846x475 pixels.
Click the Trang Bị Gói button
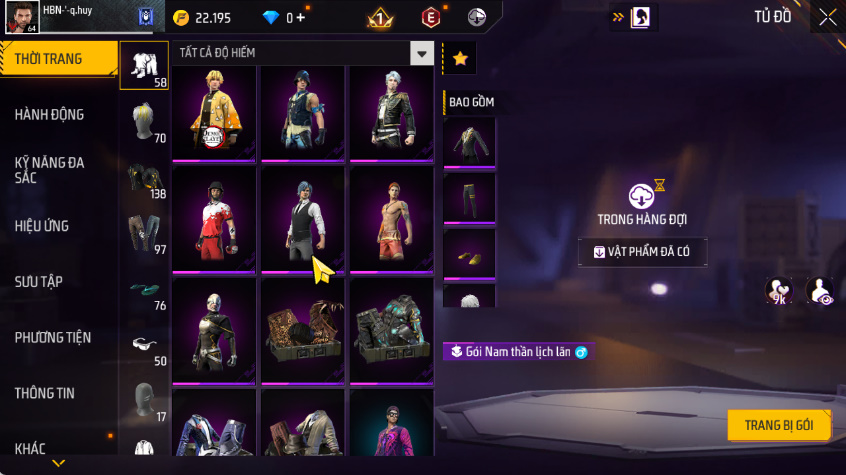(778, 425)
